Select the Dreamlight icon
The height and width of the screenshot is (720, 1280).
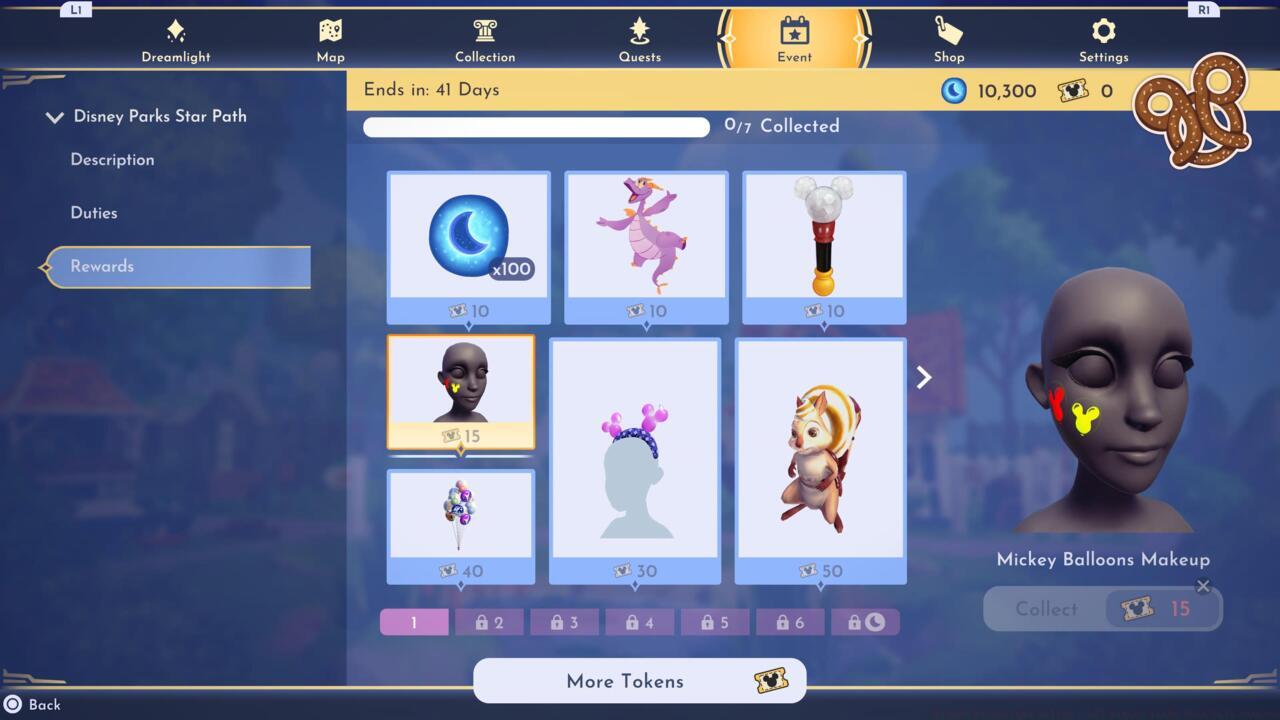176,38
